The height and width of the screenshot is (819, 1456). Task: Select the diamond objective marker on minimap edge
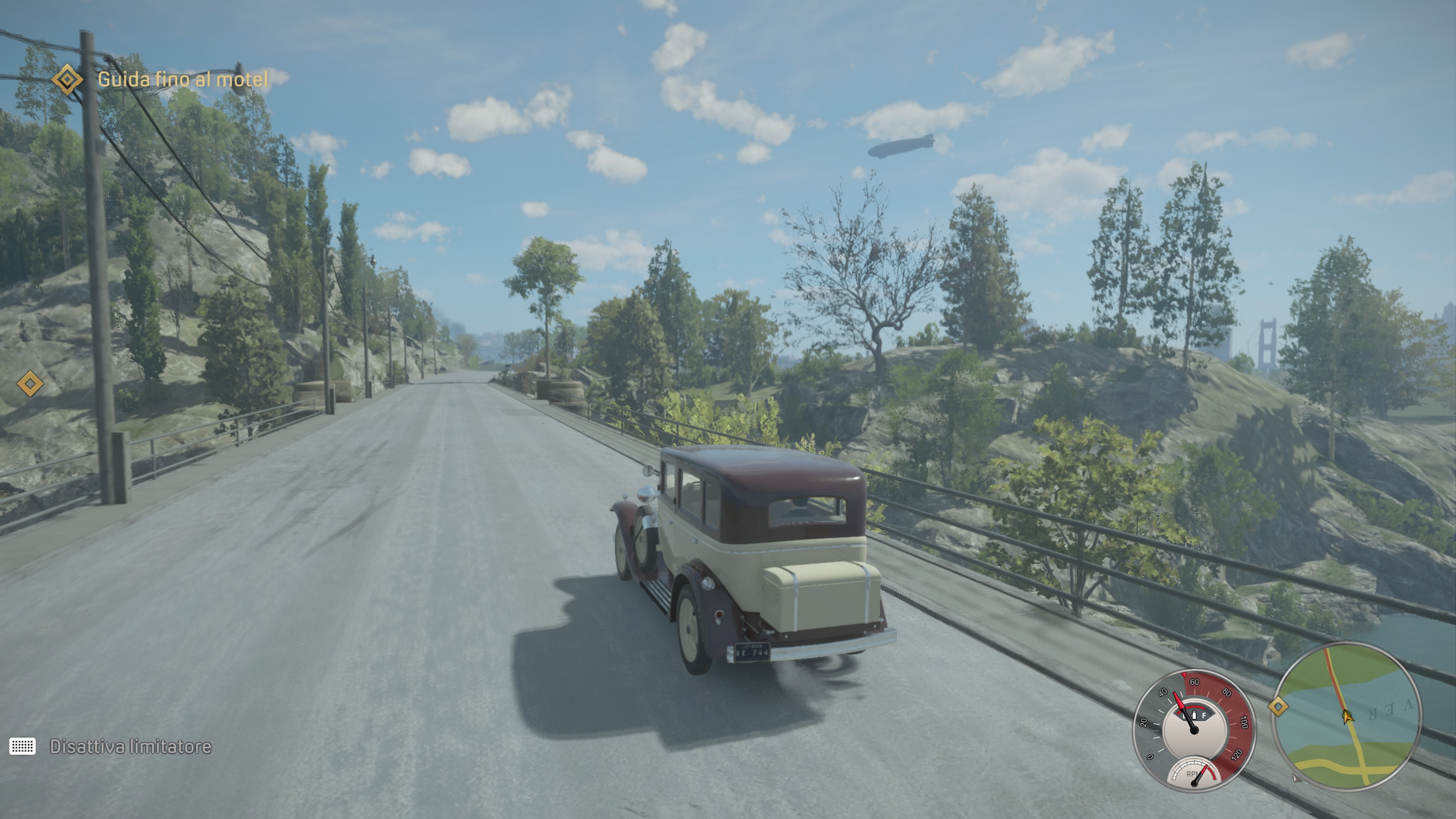tap(1278, 706)
